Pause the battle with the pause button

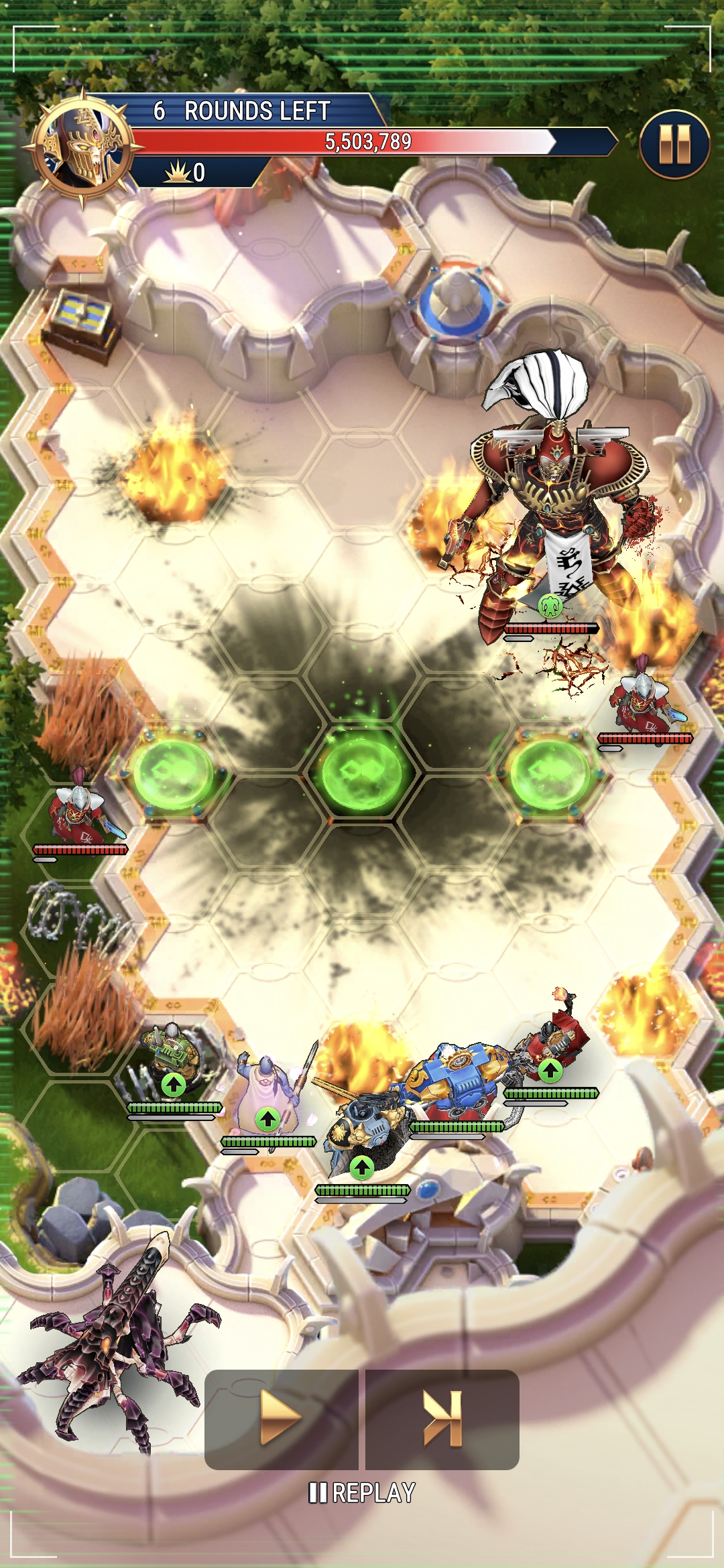coord(674,144)
